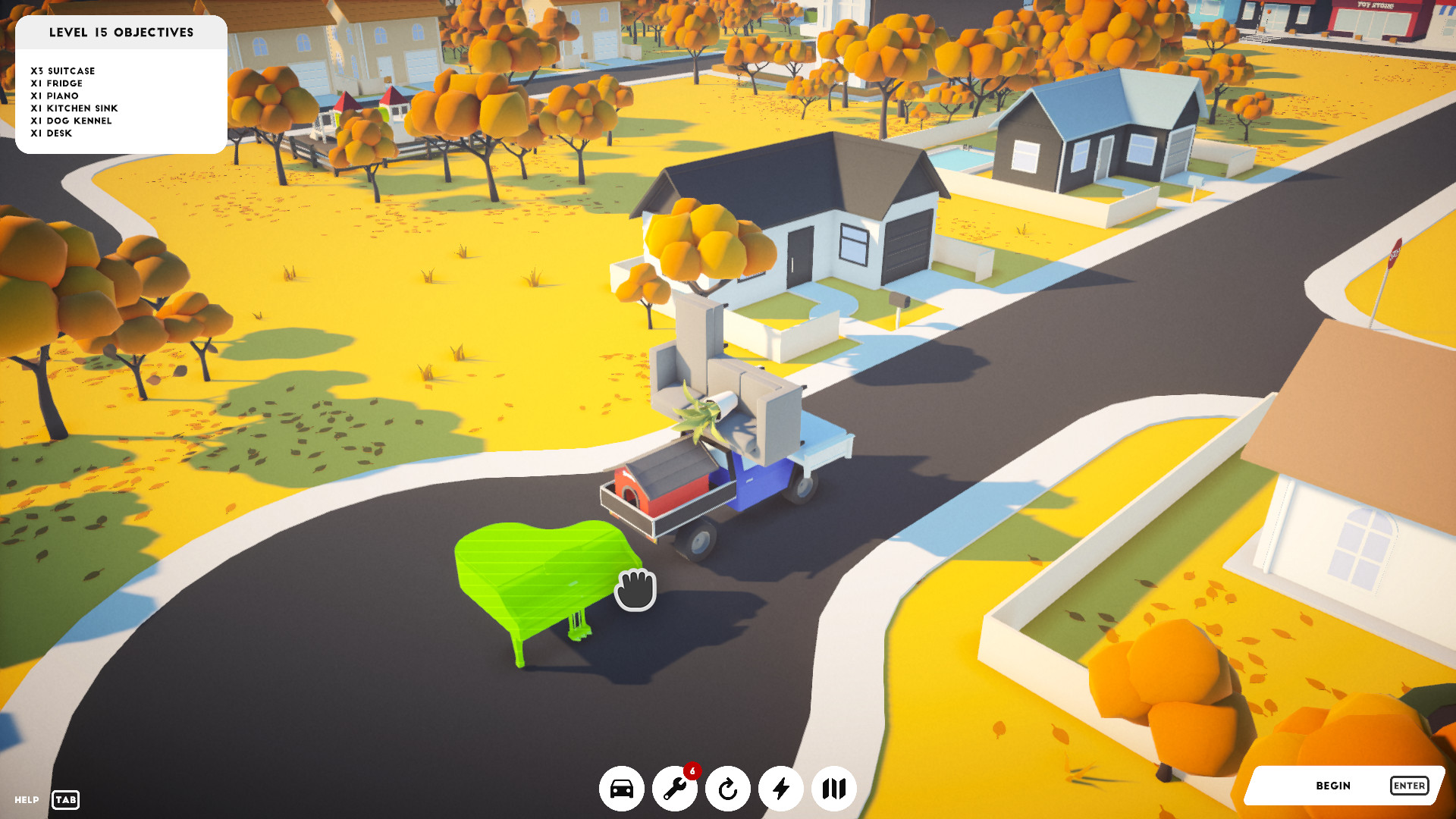Click the X1 KITCHEN SINK objective entry
1456x819 pixels.
tap(74, 108)
